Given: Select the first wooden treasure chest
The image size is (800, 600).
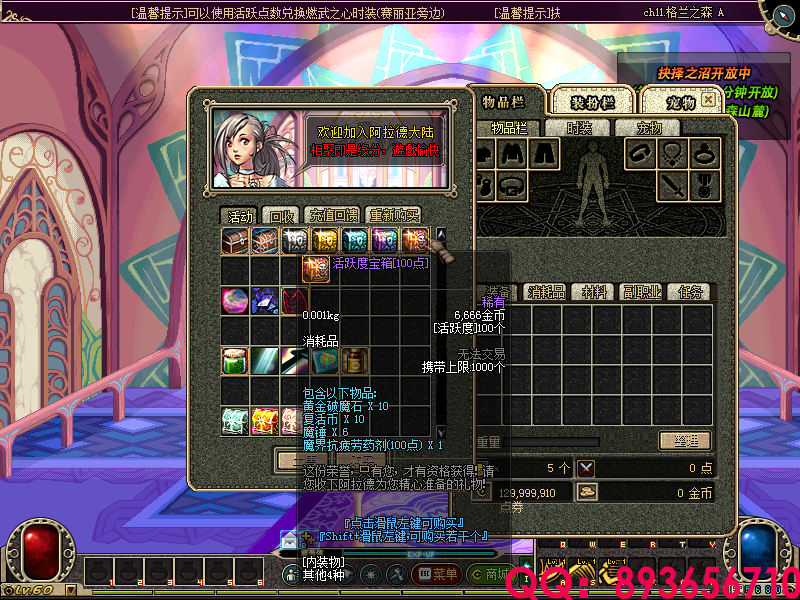Looking at the screenshot, I should tap(235, 240).
